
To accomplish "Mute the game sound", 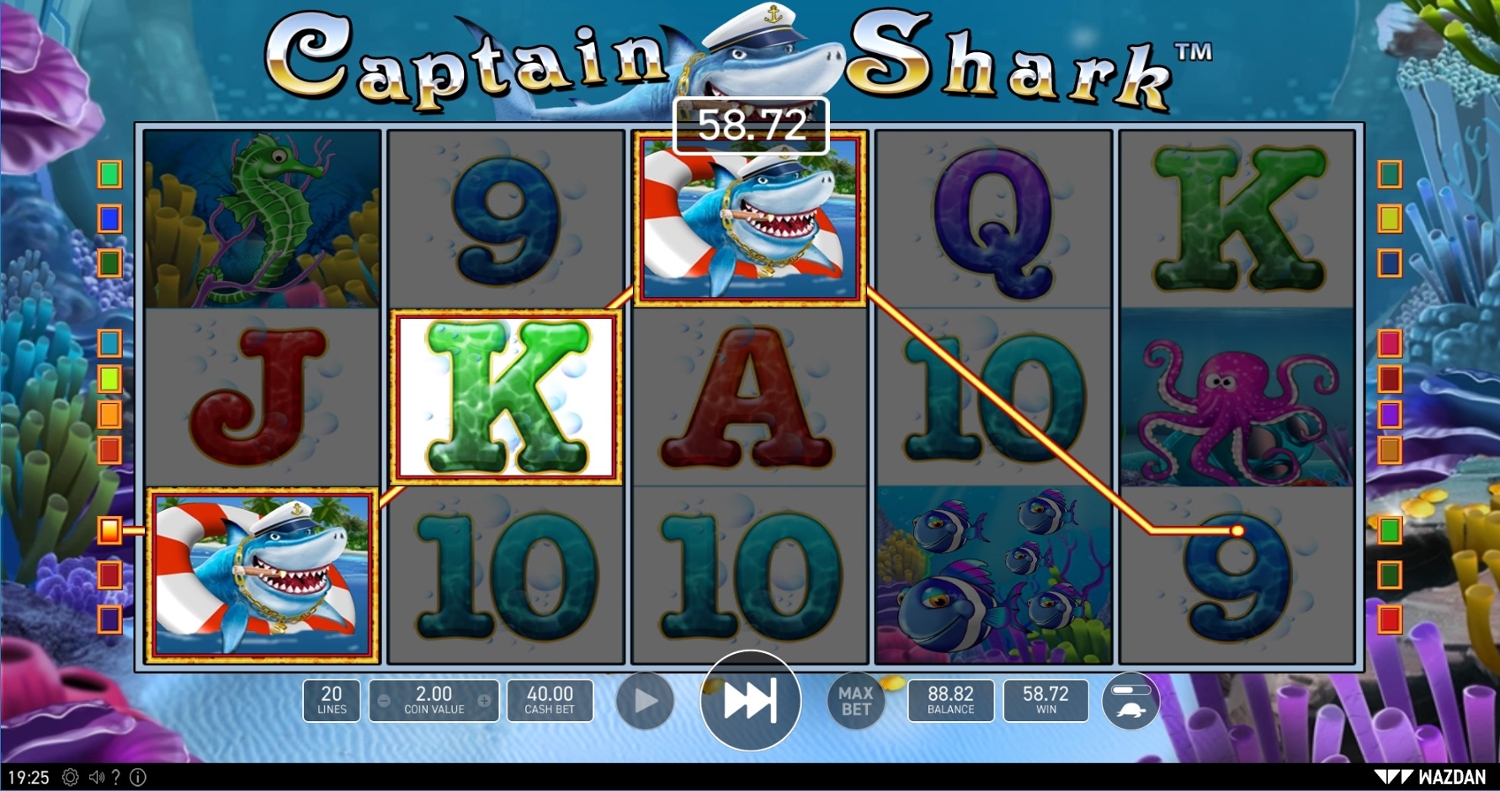I will [97, 777].
